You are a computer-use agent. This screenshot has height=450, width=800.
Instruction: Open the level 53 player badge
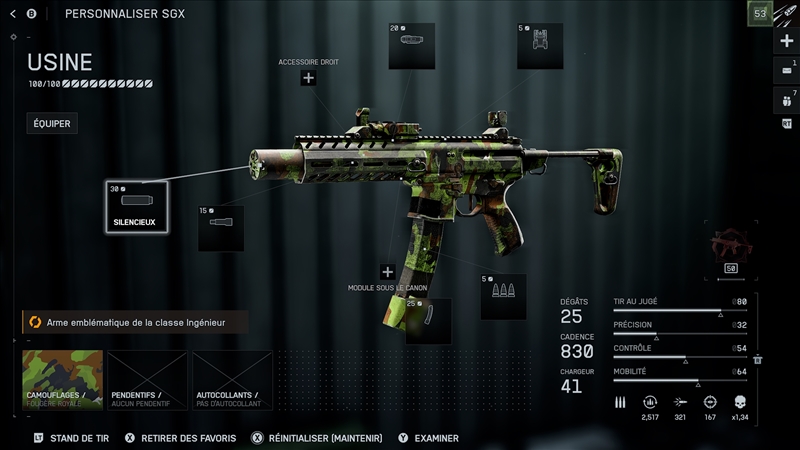click(760, 14)
